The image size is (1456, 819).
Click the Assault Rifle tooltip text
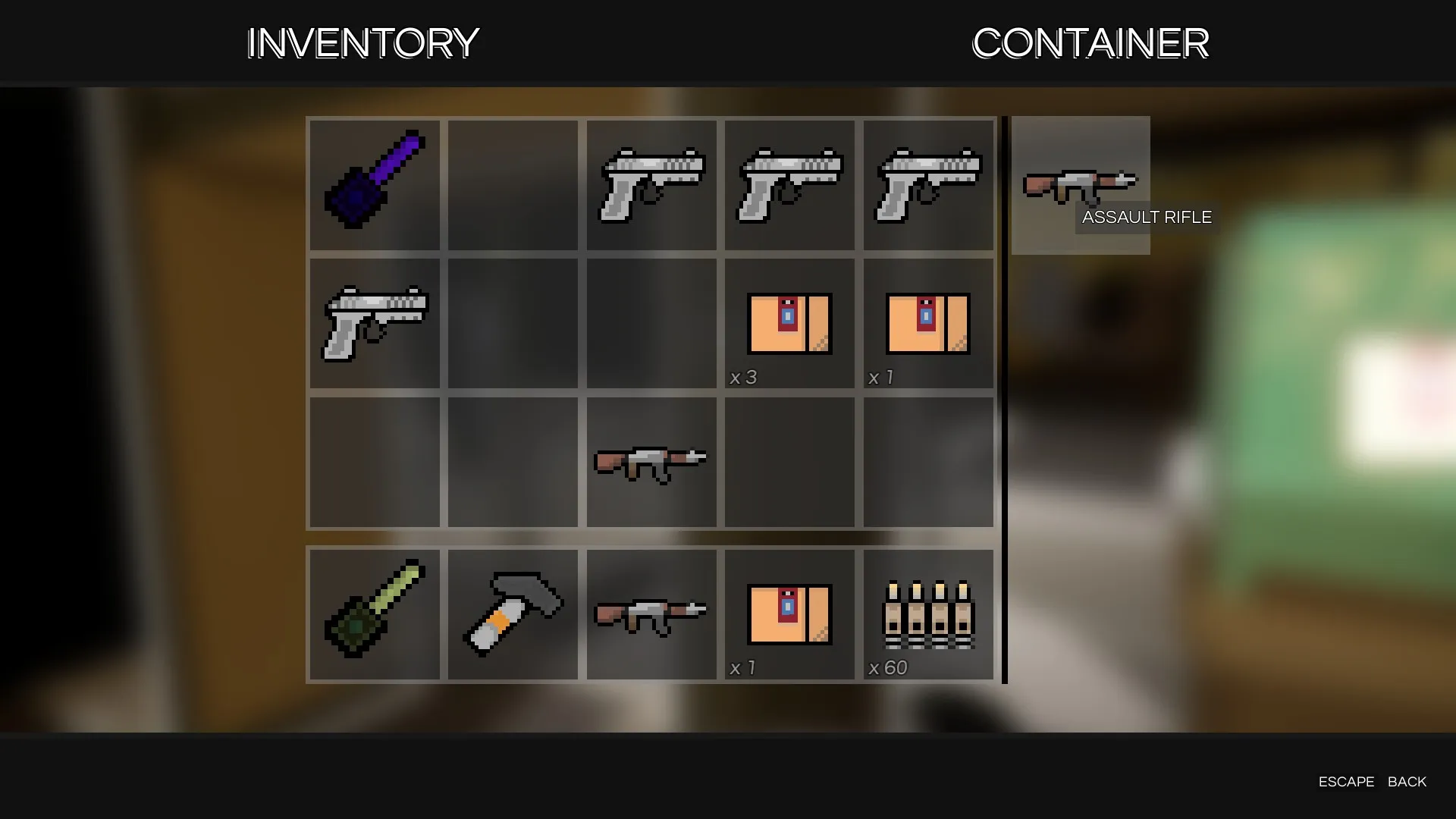pos(1147,217)
